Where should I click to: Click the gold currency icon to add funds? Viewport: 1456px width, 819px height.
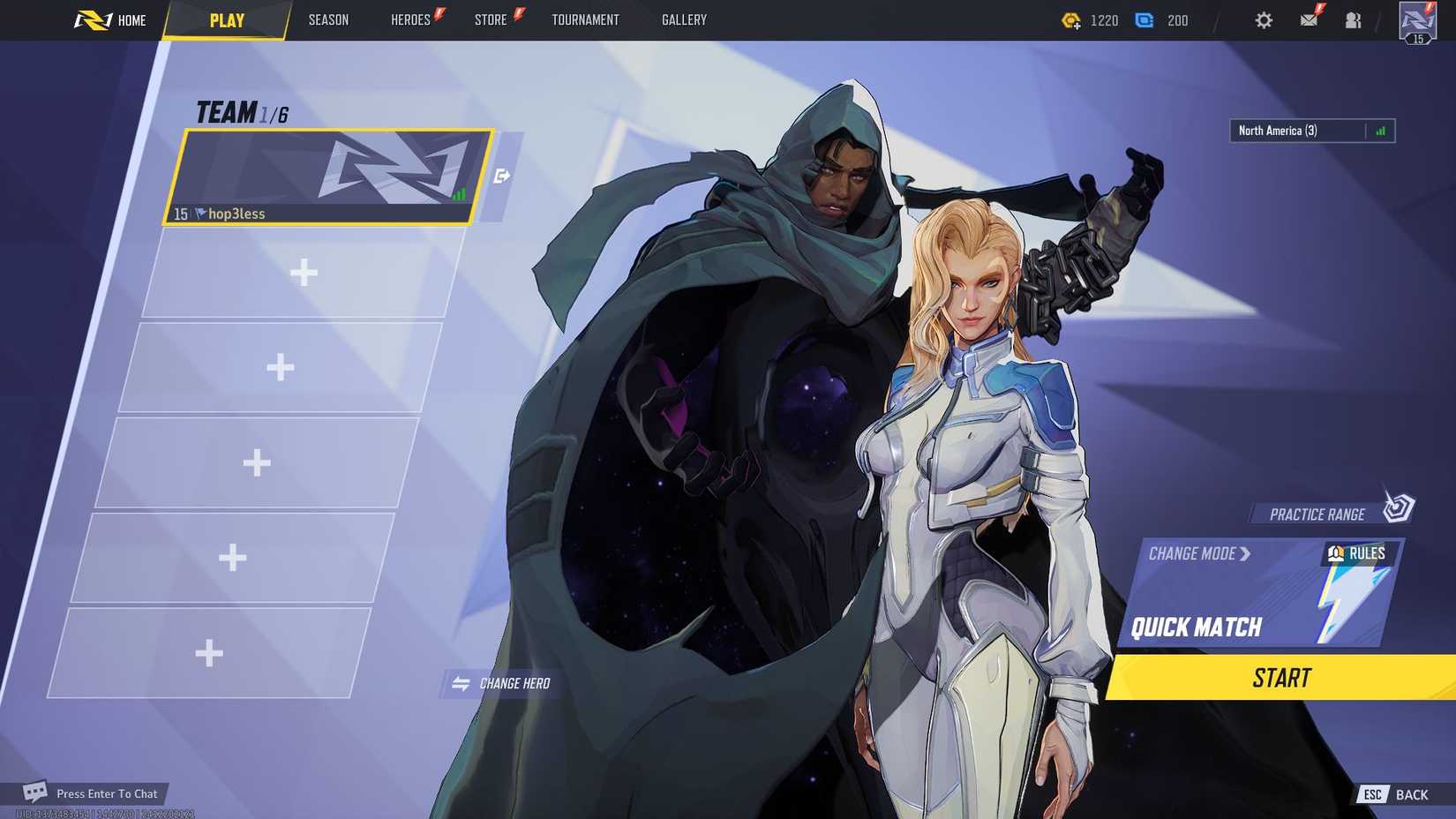1072,19
